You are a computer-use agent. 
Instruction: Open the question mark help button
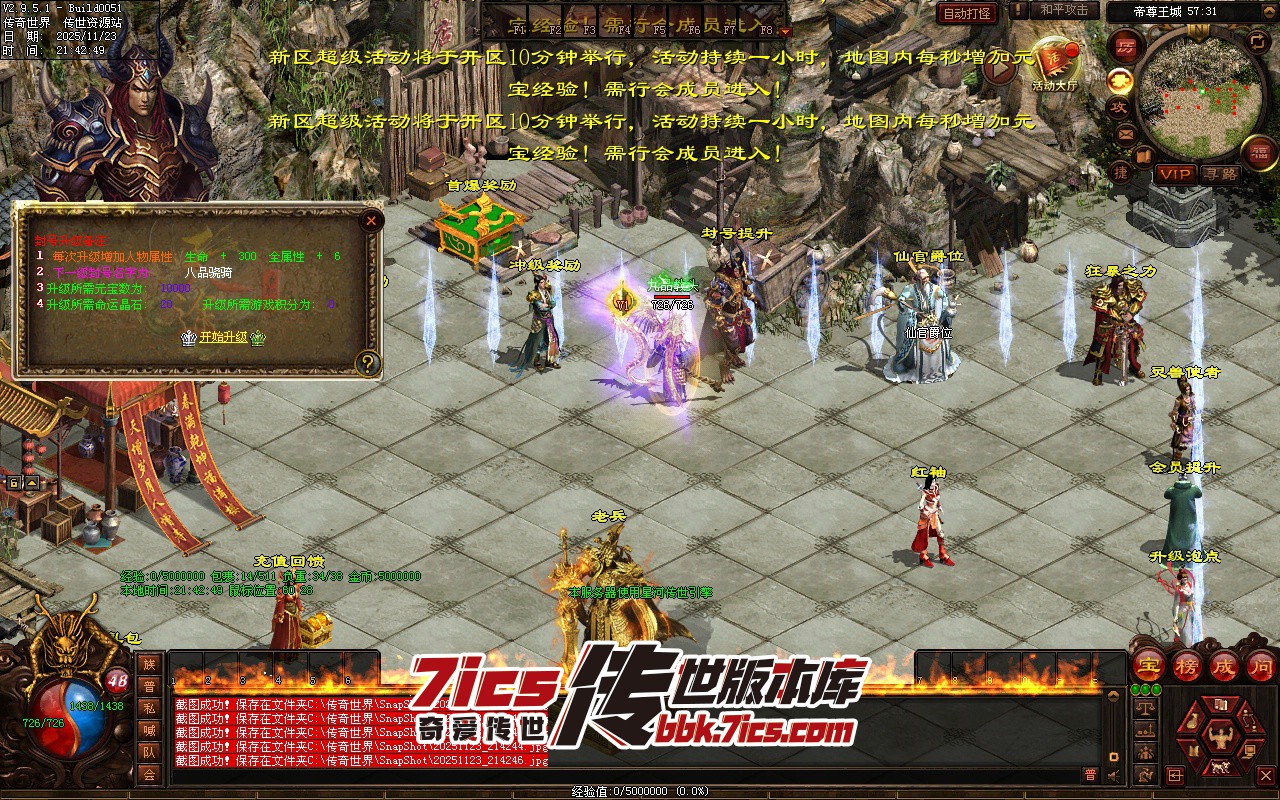coord(368,363)
